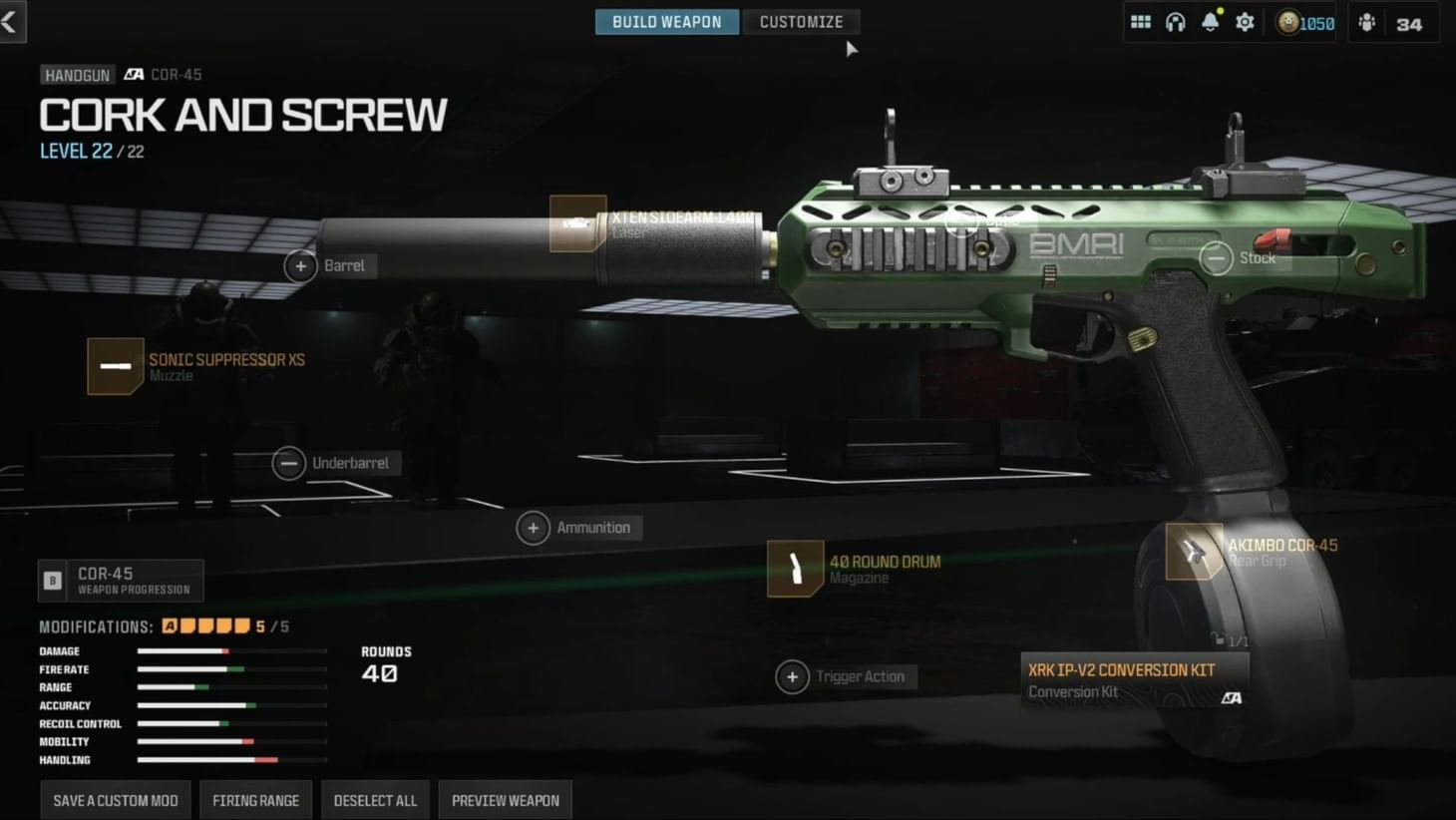Screen dimensions: 1456x820
Task: Open the notifications bell icon
Action: coord(1211,21)
